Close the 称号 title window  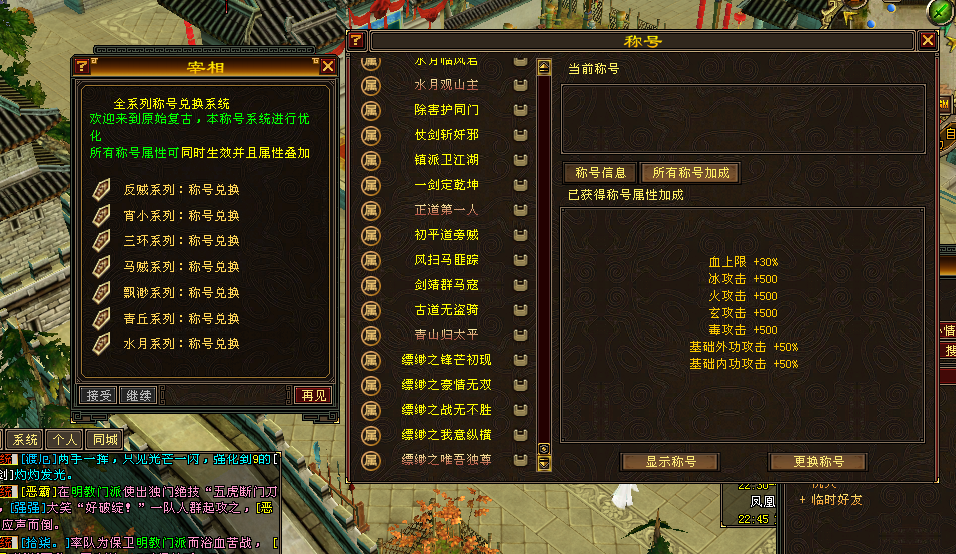coord(928,41)
